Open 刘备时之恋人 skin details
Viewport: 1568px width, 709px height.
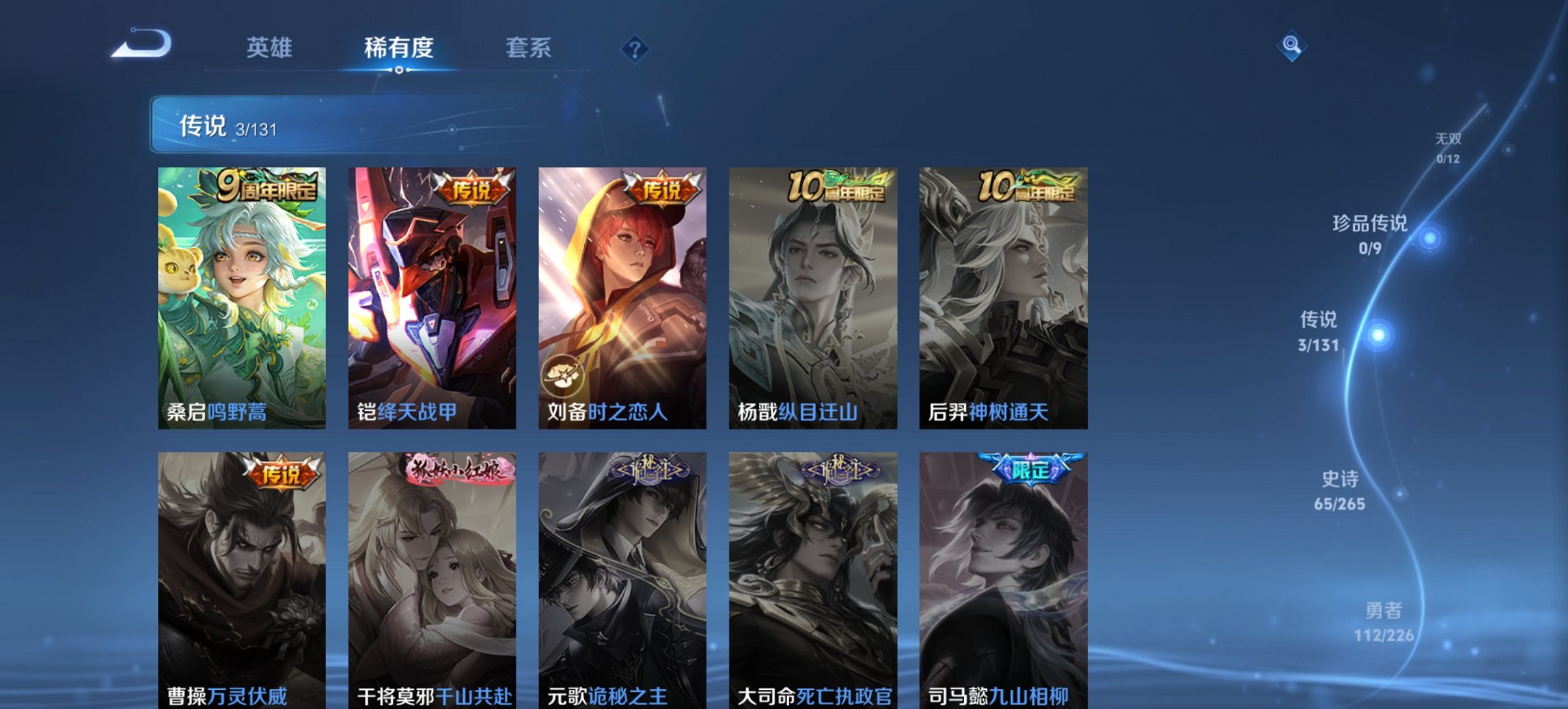623,294
